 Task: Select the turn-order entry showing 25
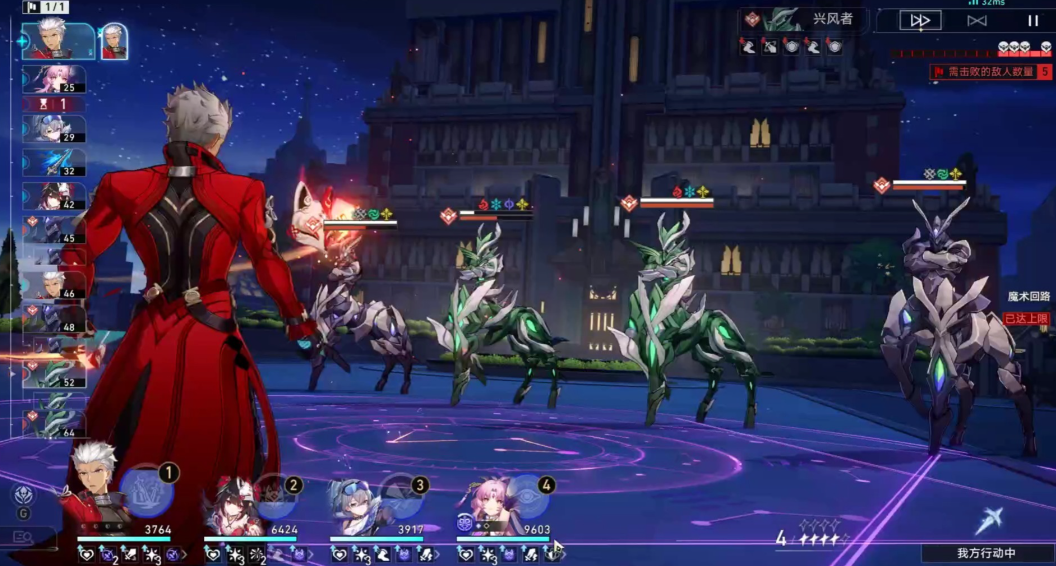click(x=54, y=79)
